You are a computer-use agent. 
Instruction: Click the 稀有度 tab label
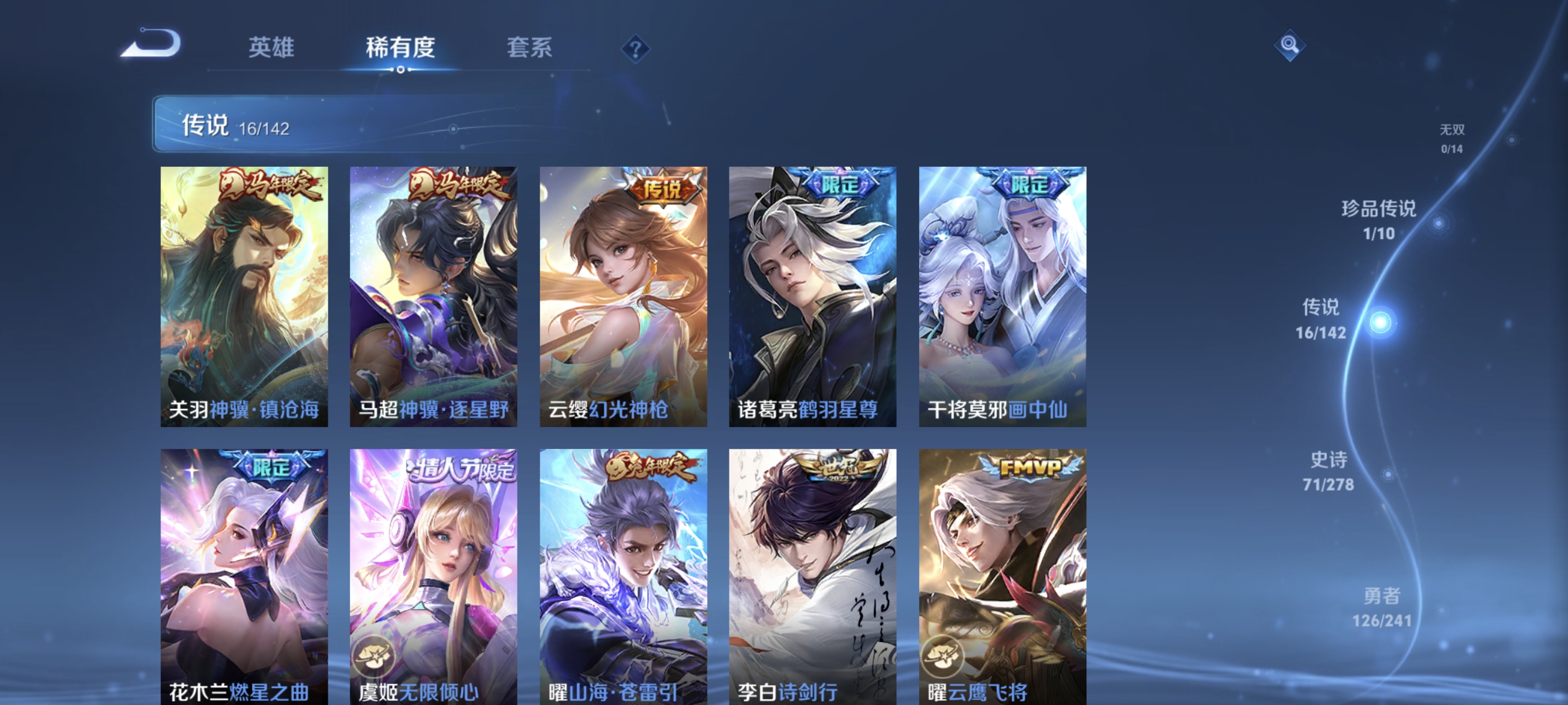click(401, 49)
